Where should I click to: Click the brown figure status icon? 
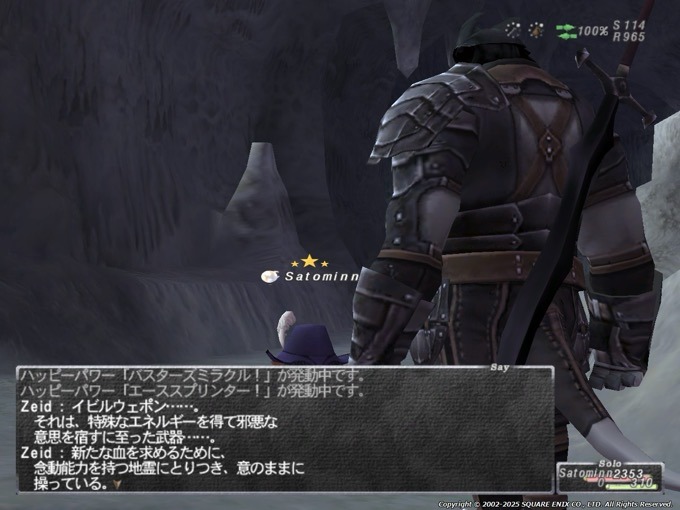[536, 30]
